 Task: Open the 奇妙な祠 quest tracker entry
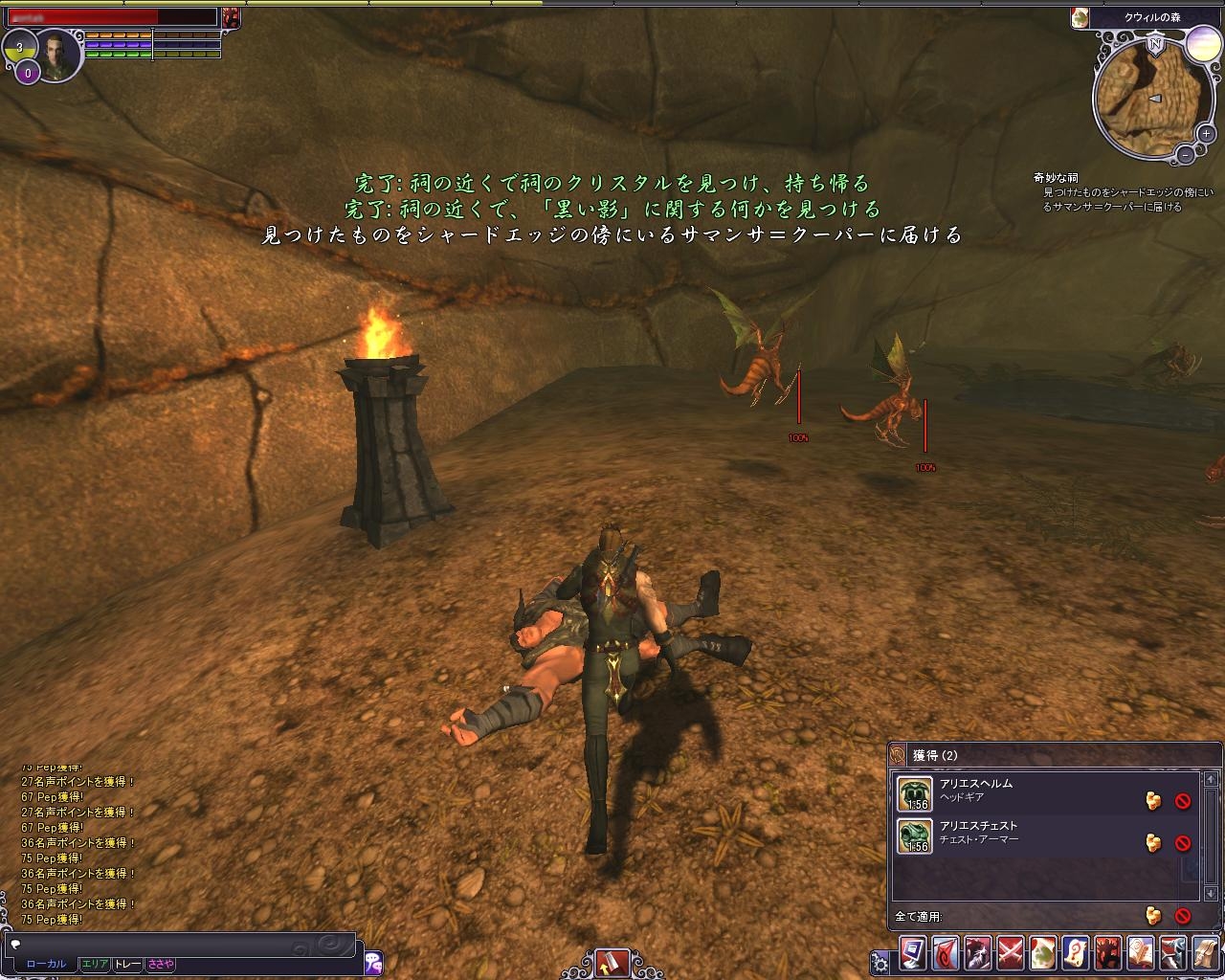1056,178
